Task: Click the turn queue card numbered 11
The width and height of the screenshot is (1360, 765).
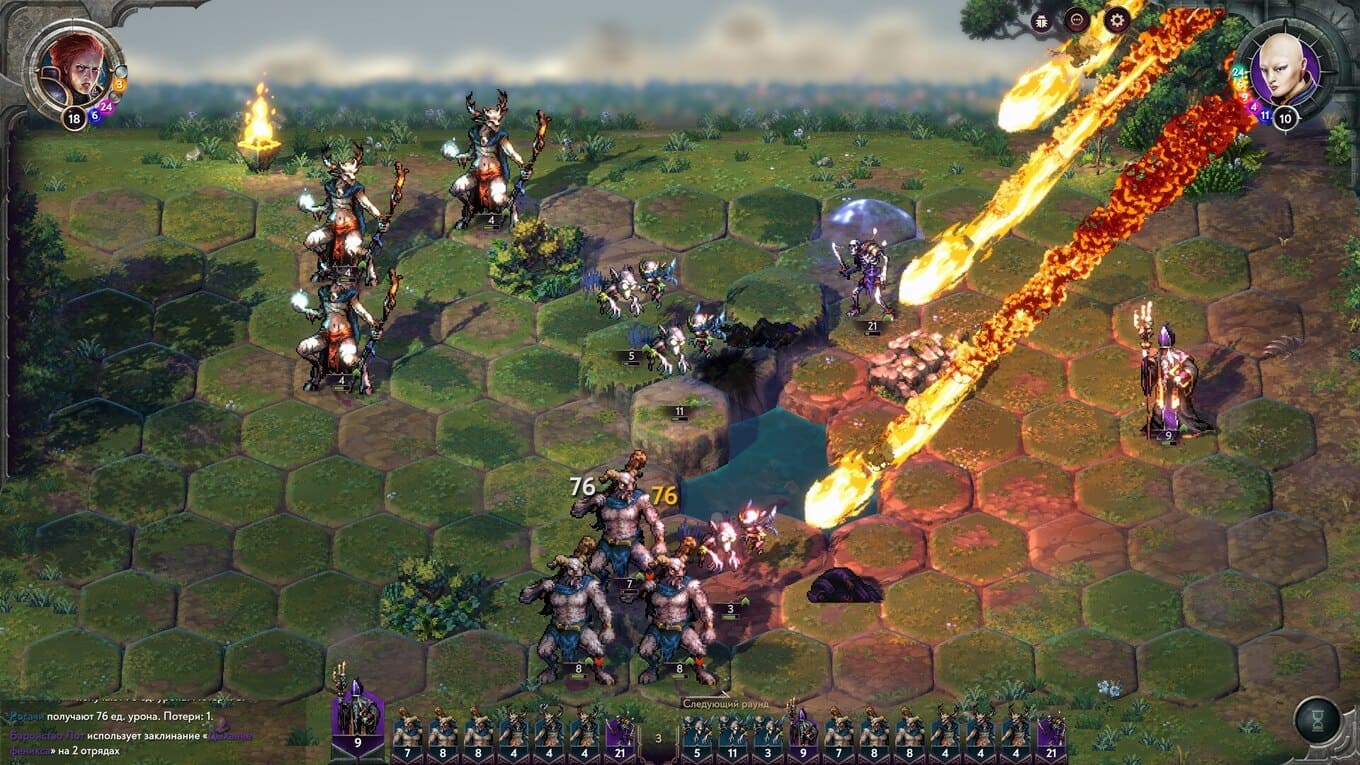Action: click(732, 734)
